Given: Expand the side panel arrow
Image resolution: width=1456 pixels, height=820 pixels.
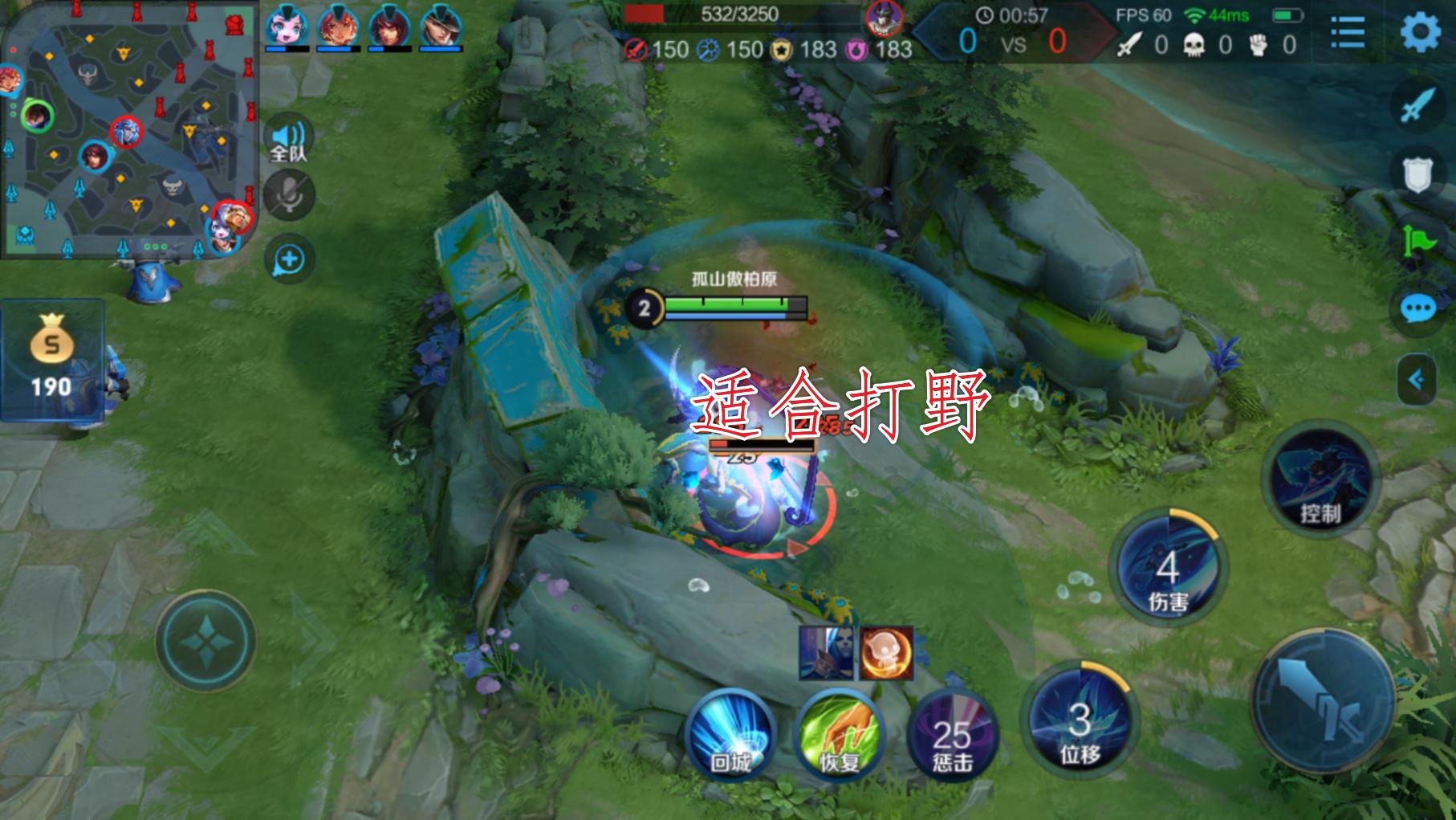Looking at the screenshot, I should click(1417, 379).
